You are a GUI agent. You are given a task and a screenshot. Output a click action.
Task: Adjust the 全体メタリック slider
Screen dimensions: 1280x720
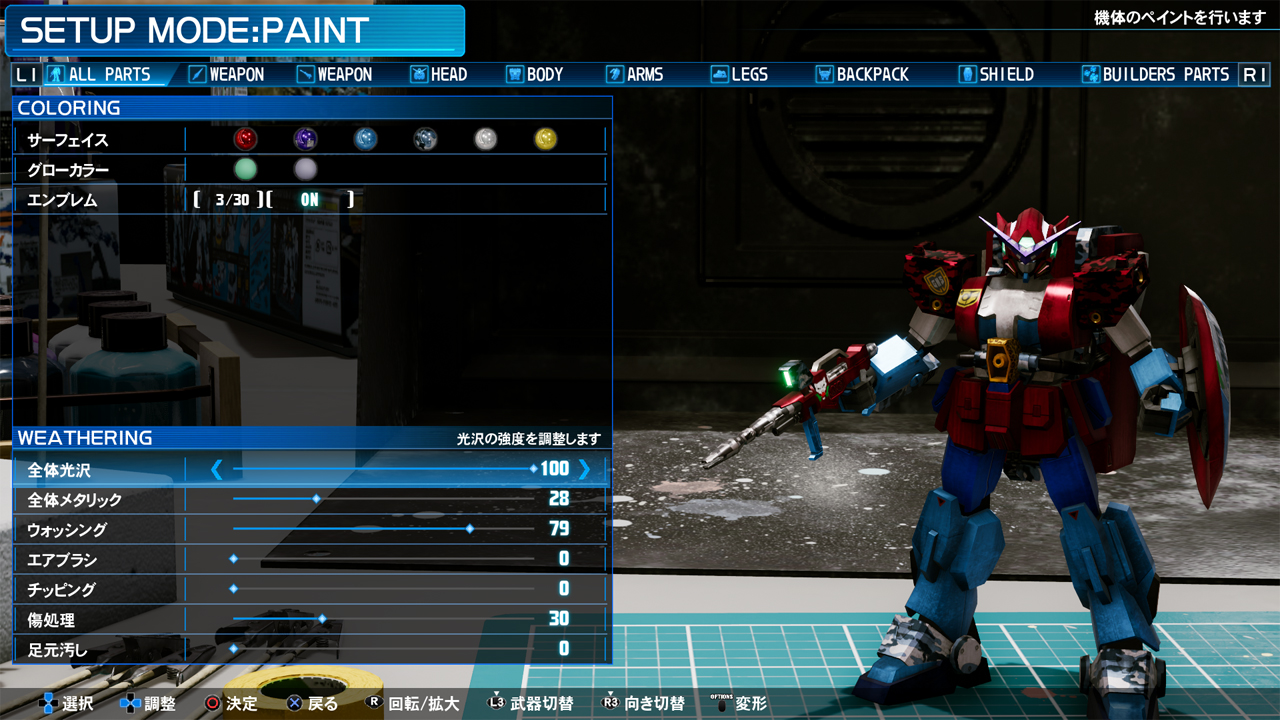click(316, 499)
